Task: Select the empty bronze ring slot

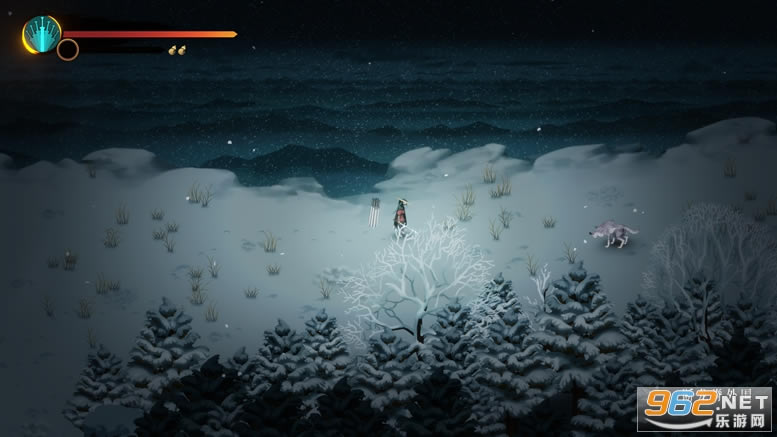Action: point(68,49)
